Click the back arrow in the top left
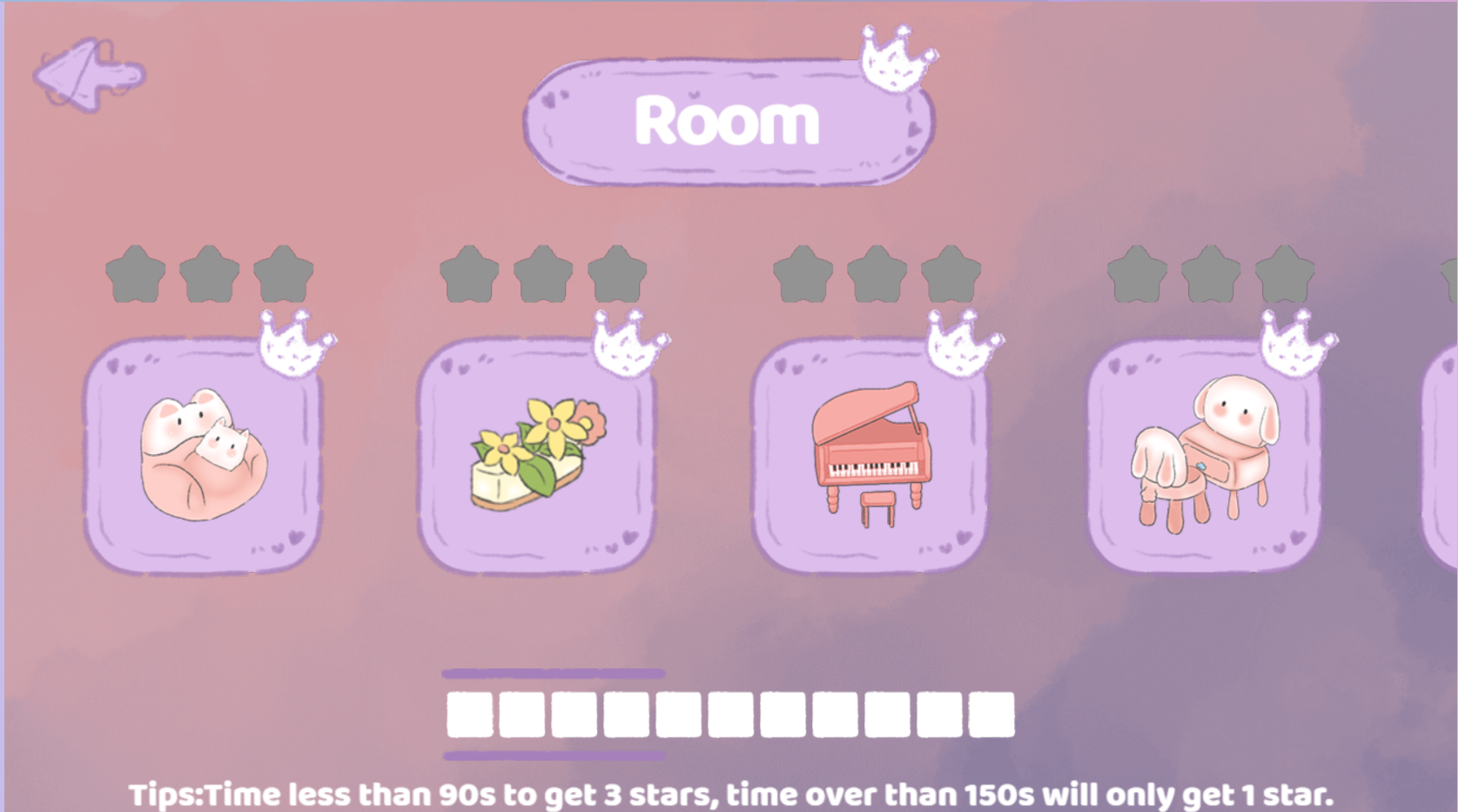1458x812 pixels. [x=87, y=74]
